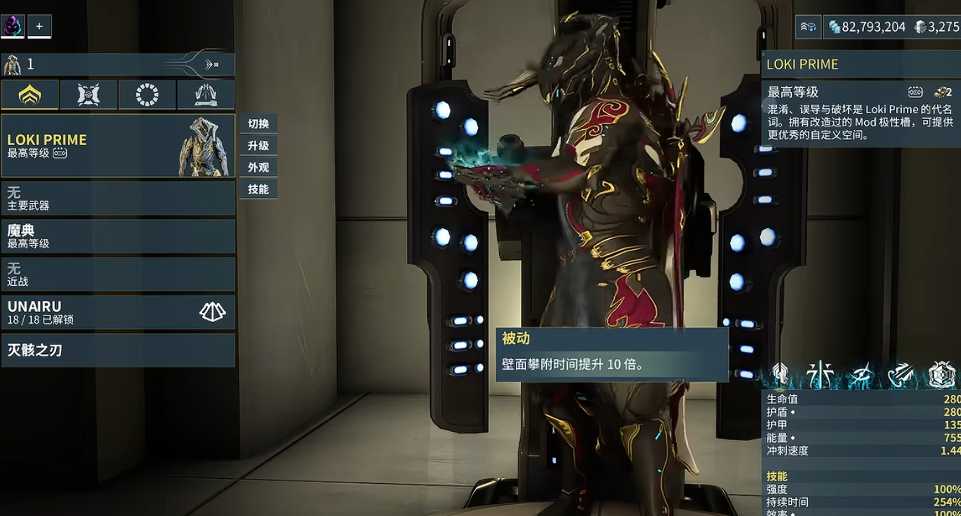
Task: Open the empty primary weapon slot
Action: 118,198
